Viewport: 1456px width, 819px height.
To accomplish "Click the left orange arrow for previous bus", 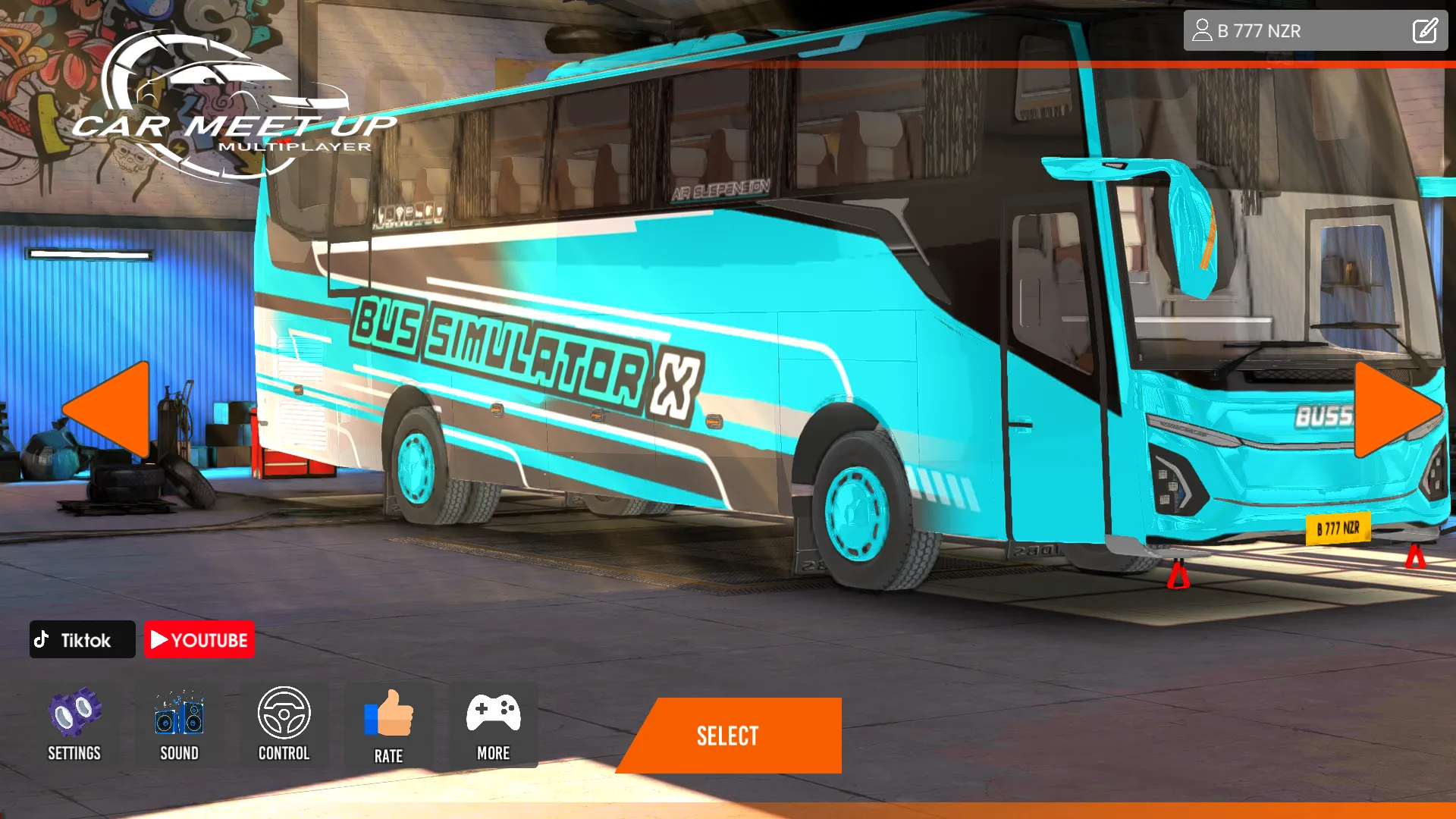I will click(106, 409).
